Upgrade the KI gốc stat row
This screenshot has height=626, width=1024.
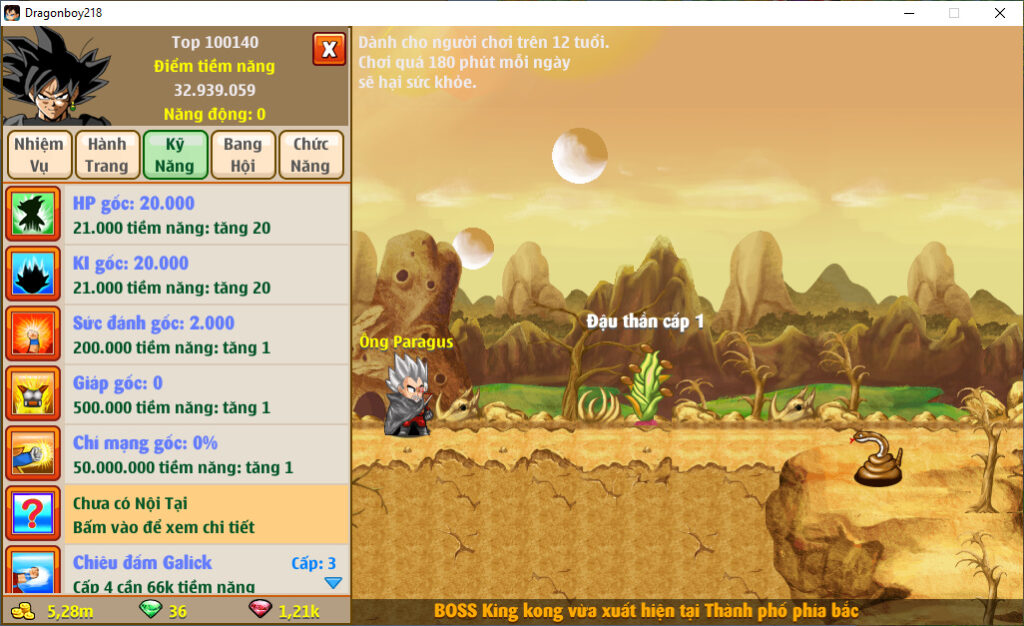[176, 275]
